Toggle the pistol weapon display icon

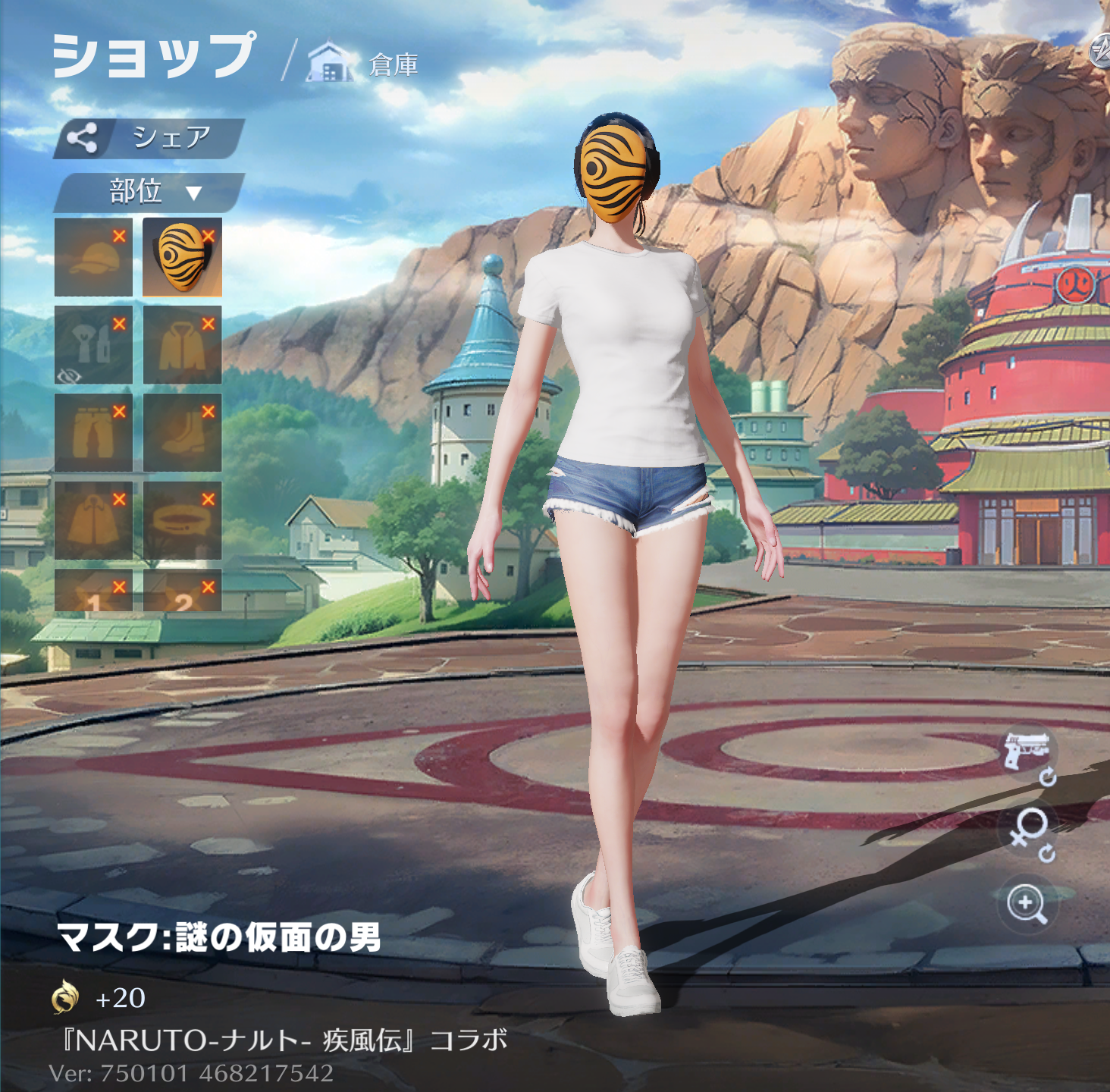[1027, 751]
